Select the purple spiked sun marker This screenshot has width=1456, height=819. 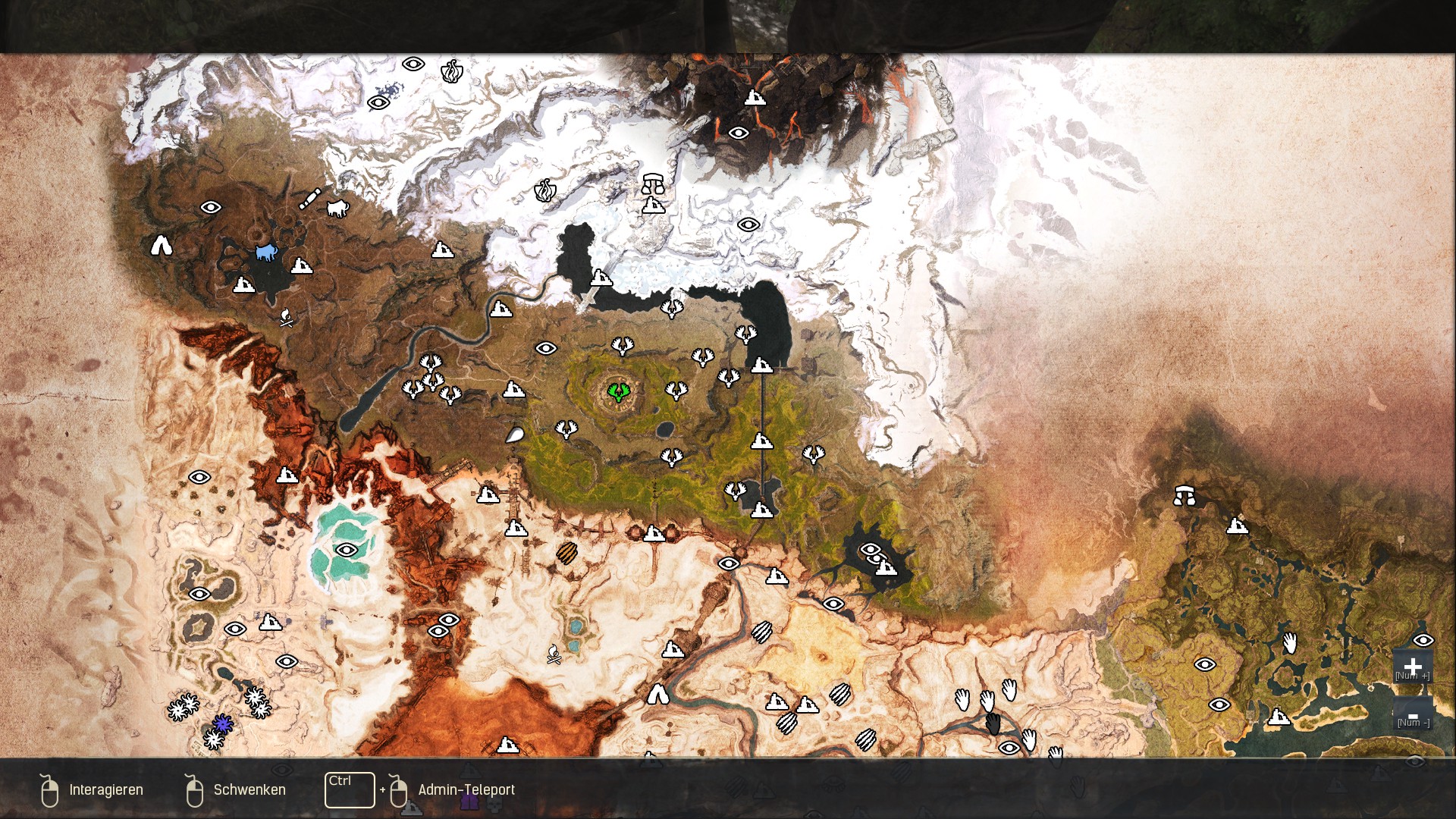coord(222,724)
